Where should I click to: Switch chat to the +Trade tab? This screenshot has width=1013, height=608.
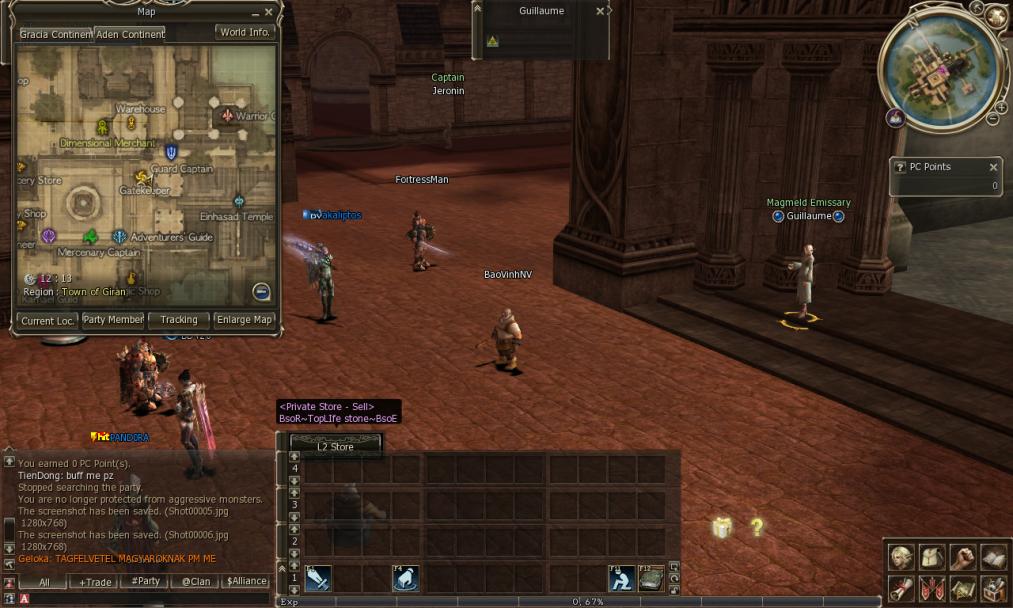[97, 581]
